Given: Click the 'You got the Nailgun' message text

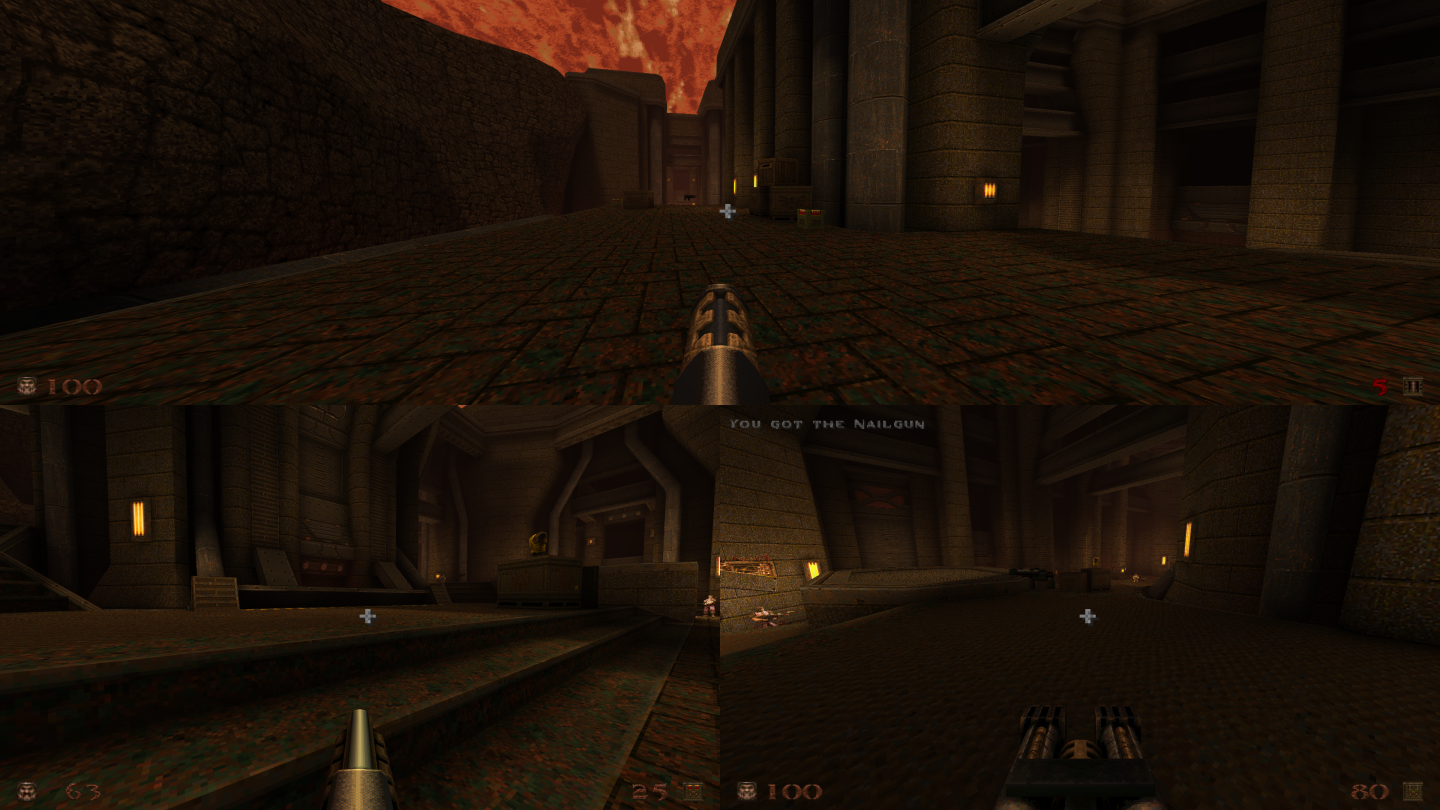Looking at the screenshot, I should pos(829,423).
